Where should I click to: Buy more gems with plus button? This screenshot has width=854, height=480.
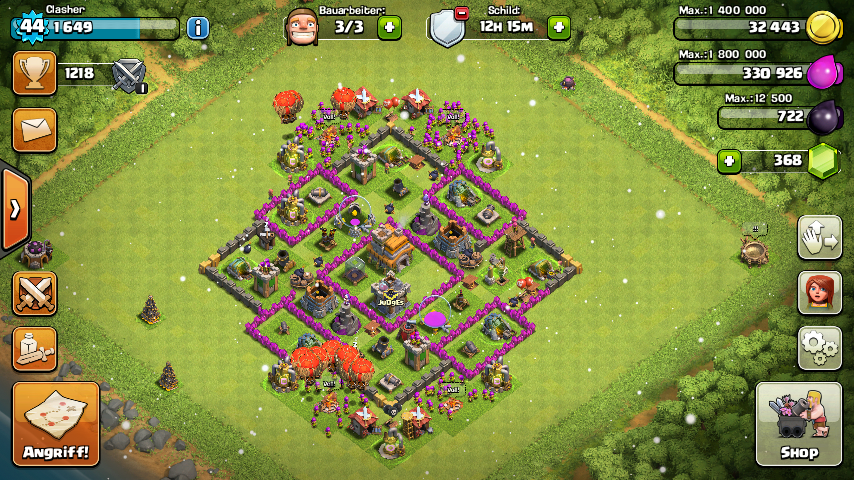click(x=730, y=160)
